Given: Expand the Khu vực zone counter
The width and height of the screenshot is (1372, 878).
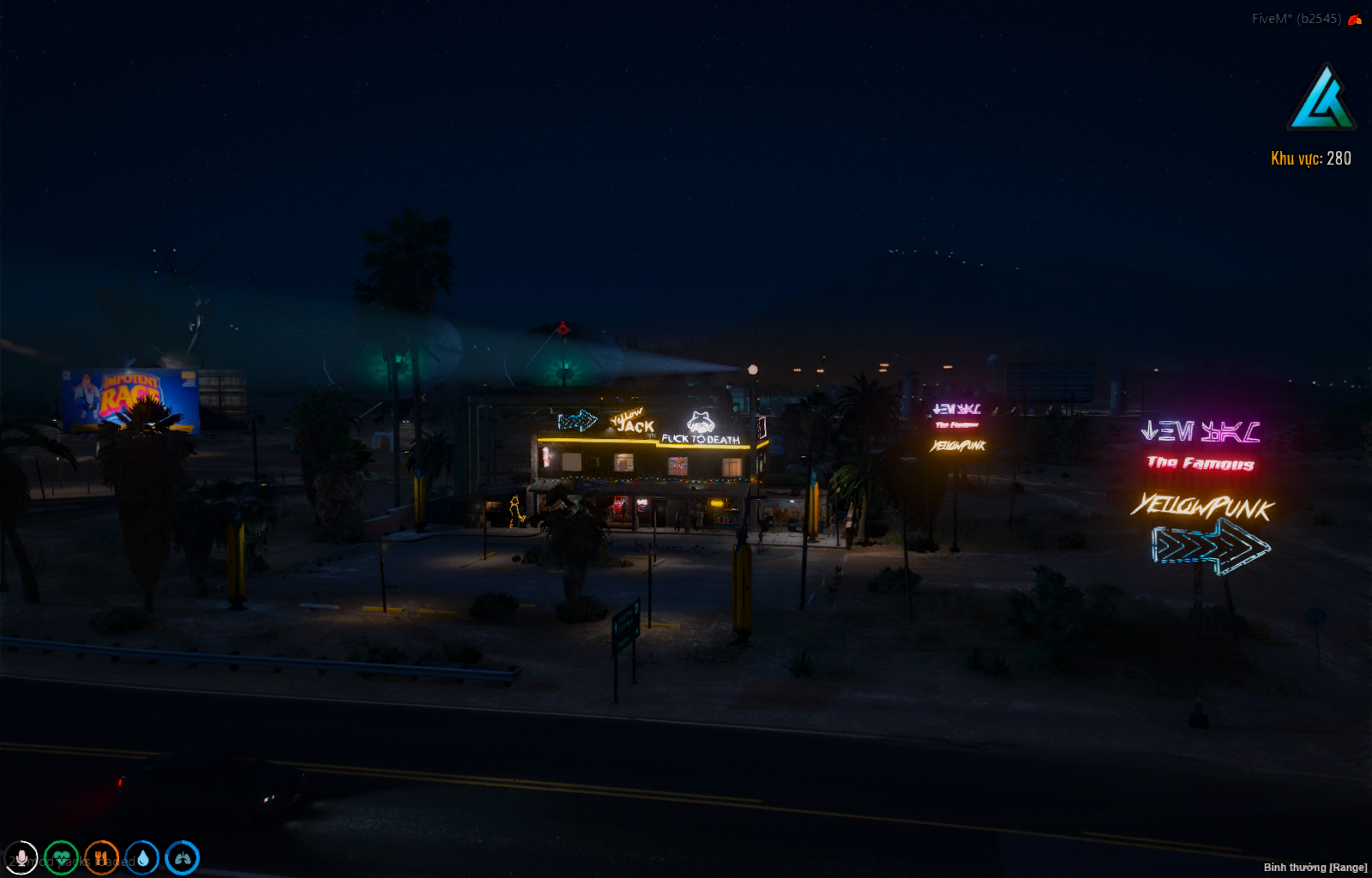Looking at the screenshot, I should coord(1310,158).
